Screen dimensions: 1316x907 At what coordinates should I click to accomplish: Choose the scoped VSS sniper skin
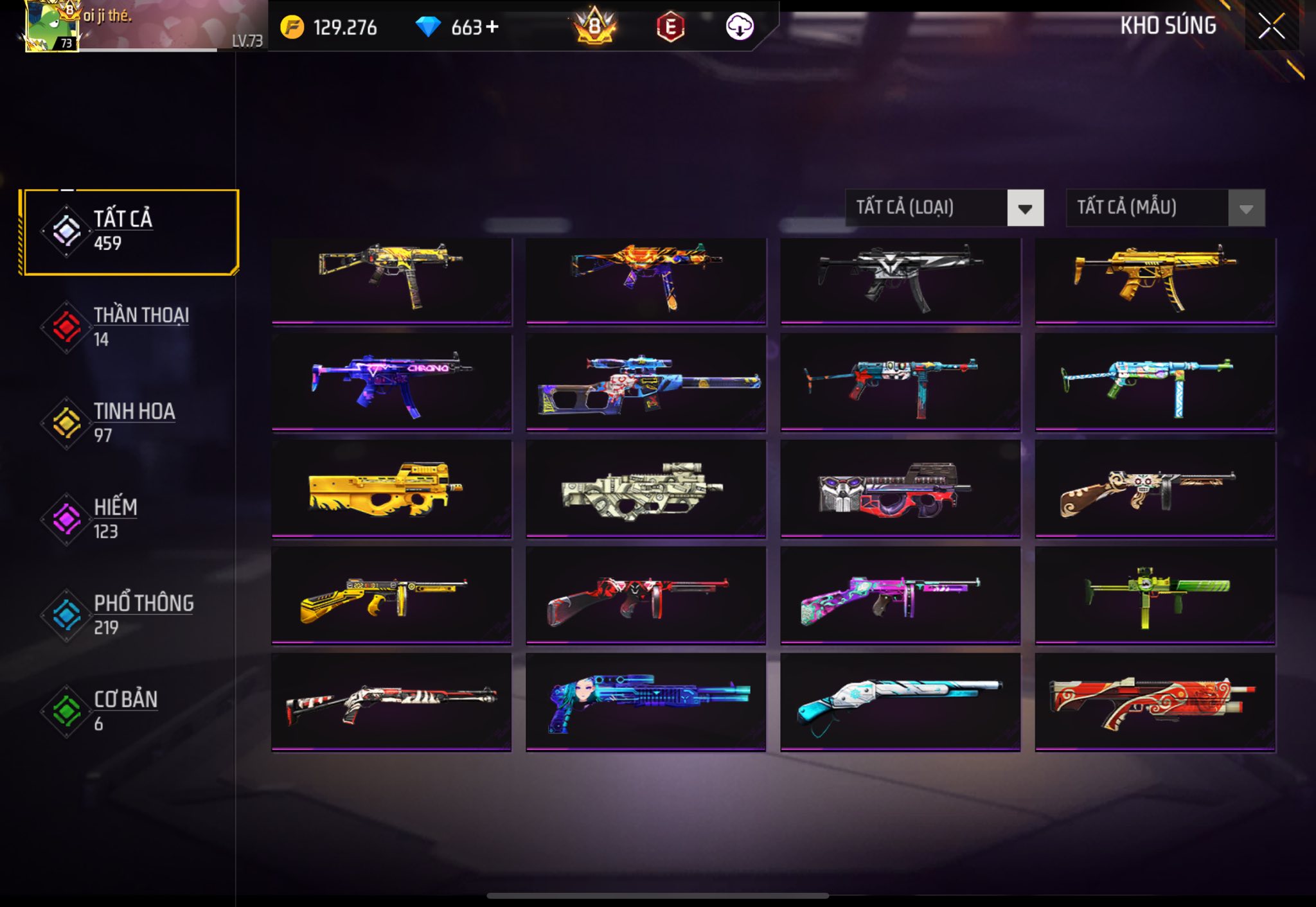click(645, 382)
